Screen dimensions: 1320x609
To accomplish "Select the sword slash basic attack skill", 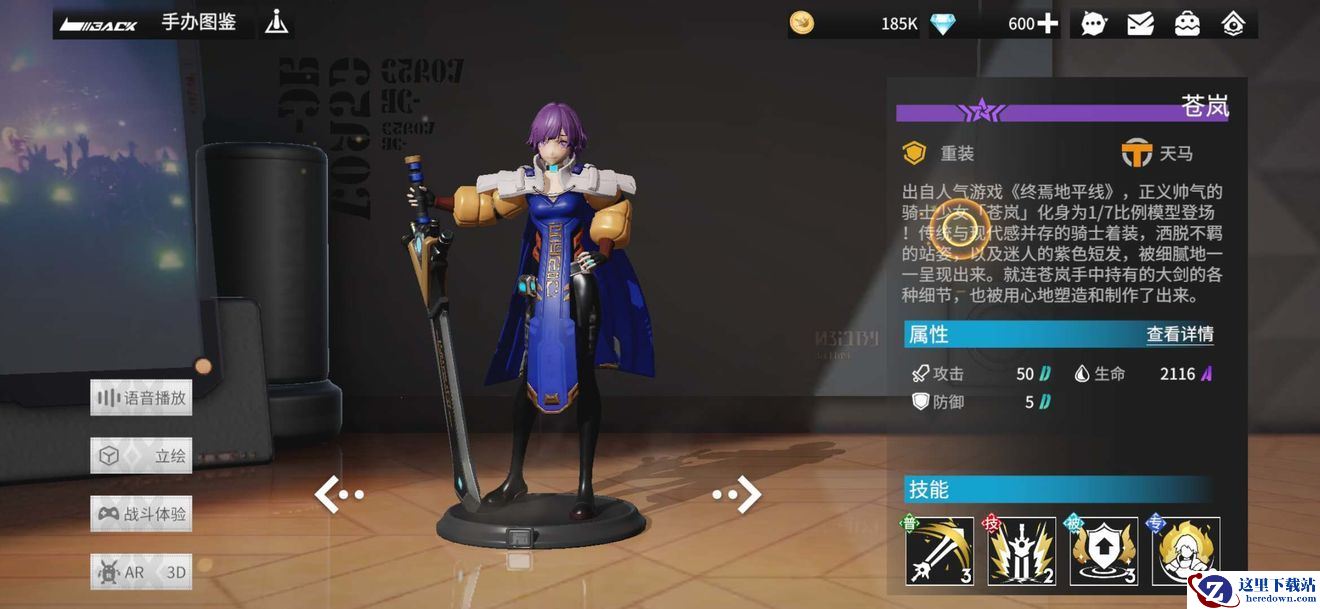I will pos(940,551).
